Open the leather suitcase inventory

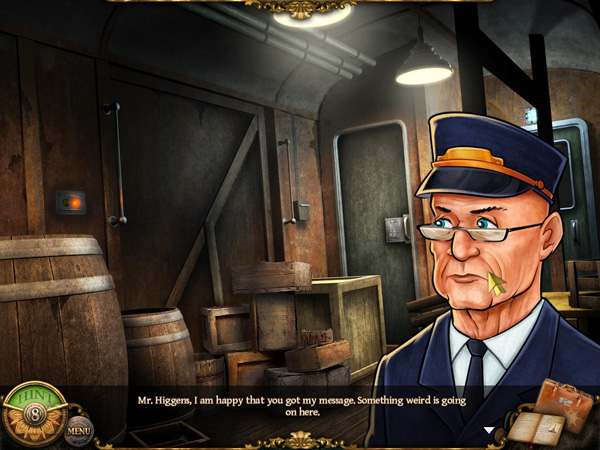coord(564,402)
